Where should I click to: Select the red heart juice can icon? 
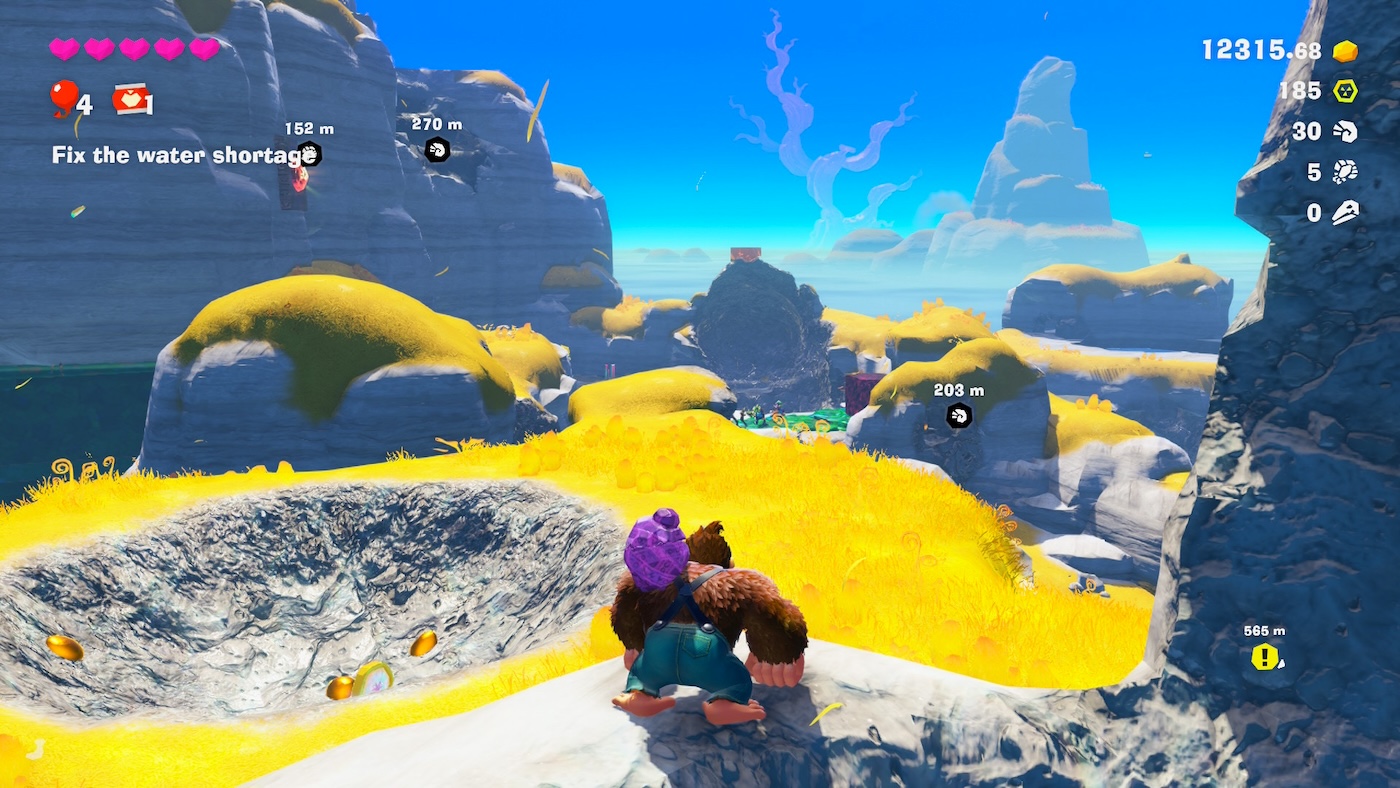[128, 98]
